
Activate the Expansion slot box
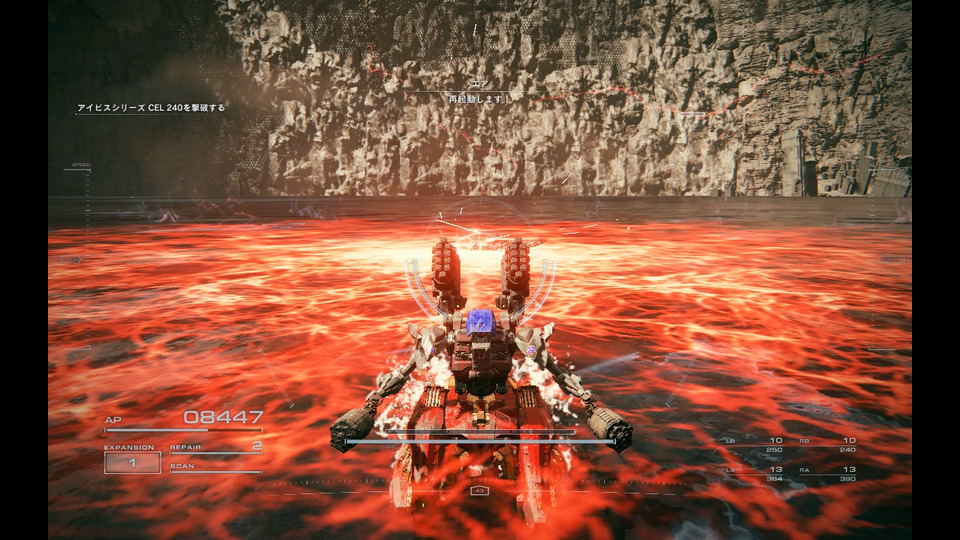click(x=132, y=462)
